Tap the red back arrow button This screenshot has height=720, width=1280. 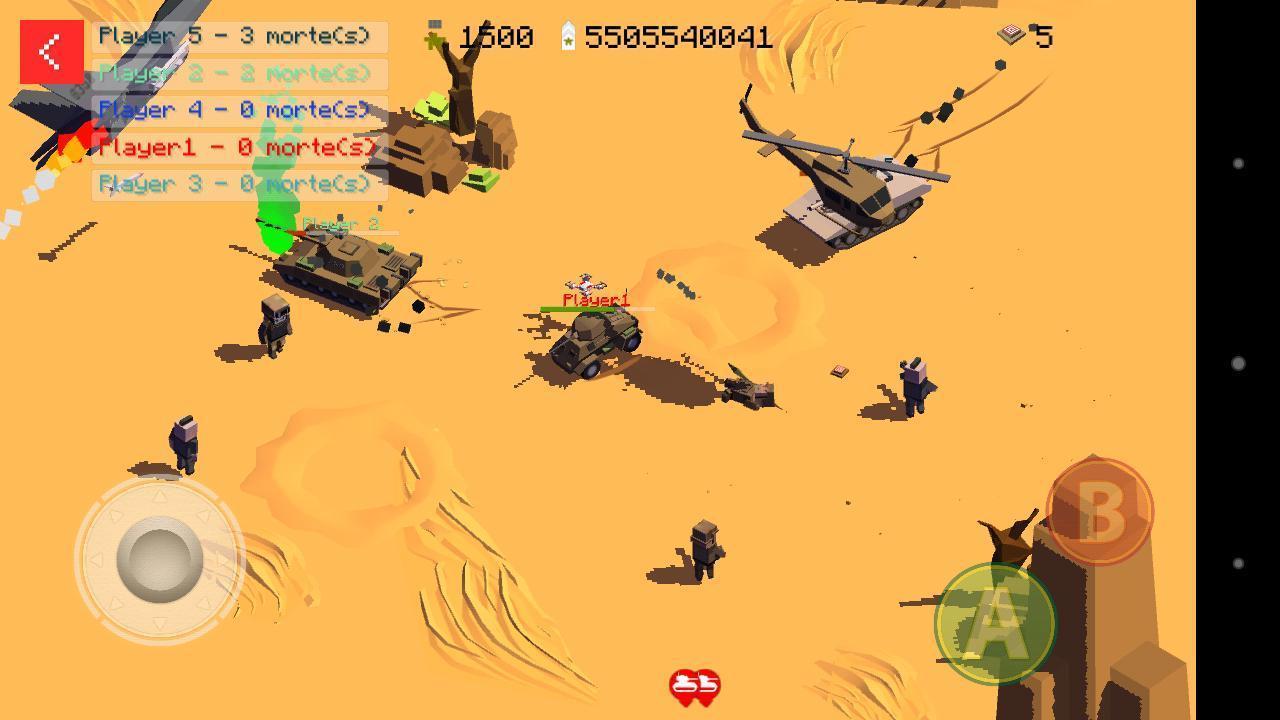click(51, 52)
